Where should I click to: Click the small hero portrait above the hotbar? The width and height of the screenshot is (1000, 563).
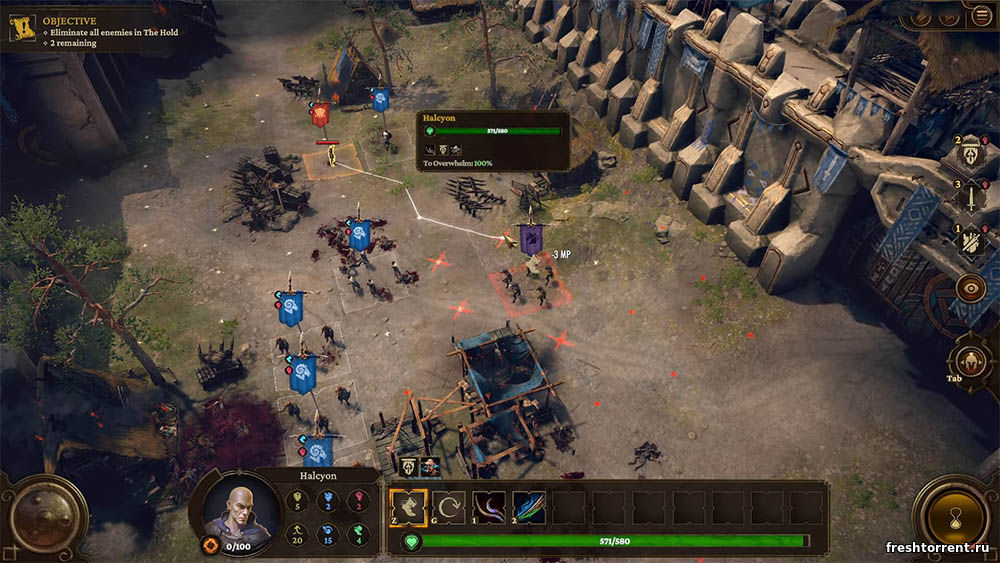tap(430, 467)
